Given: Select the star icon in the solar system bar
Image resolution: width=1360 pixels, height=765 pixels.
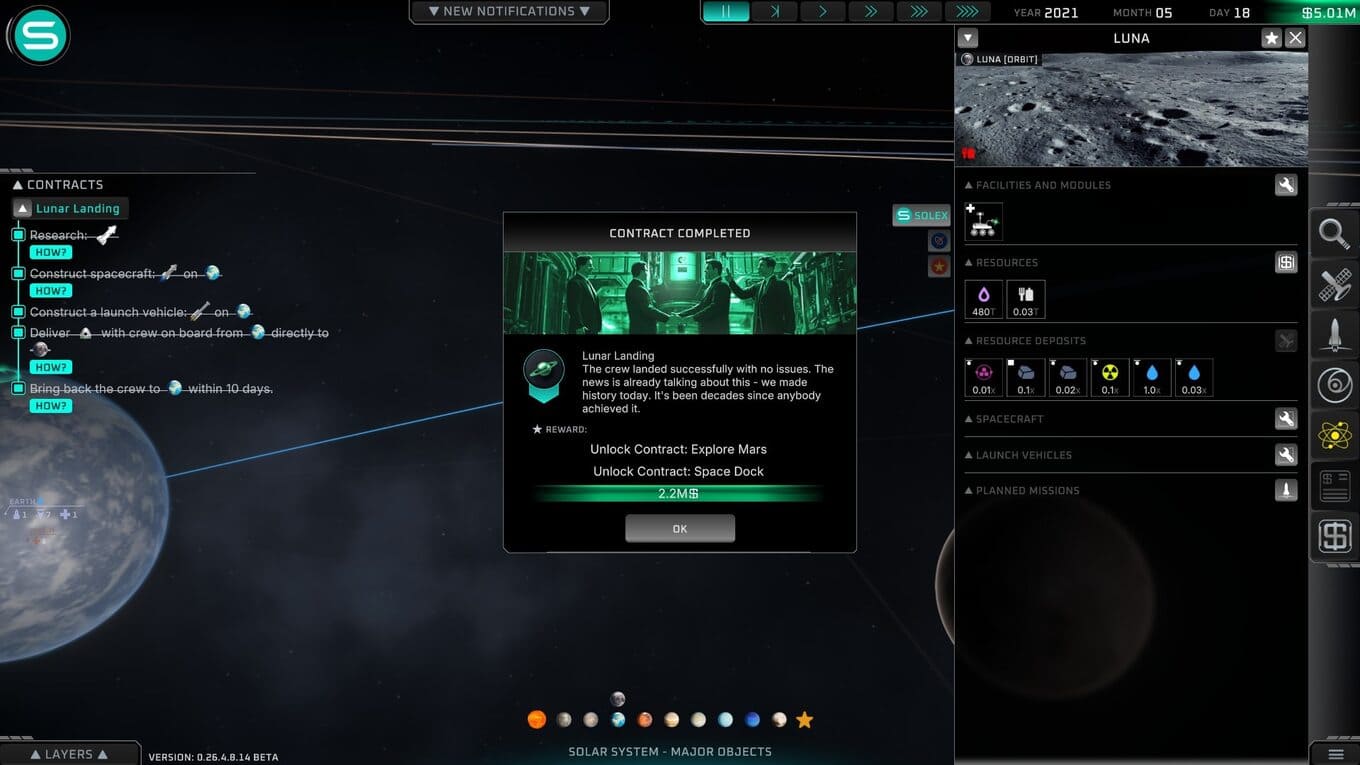Looking at the screenshot, I should (x=804, y=720).
